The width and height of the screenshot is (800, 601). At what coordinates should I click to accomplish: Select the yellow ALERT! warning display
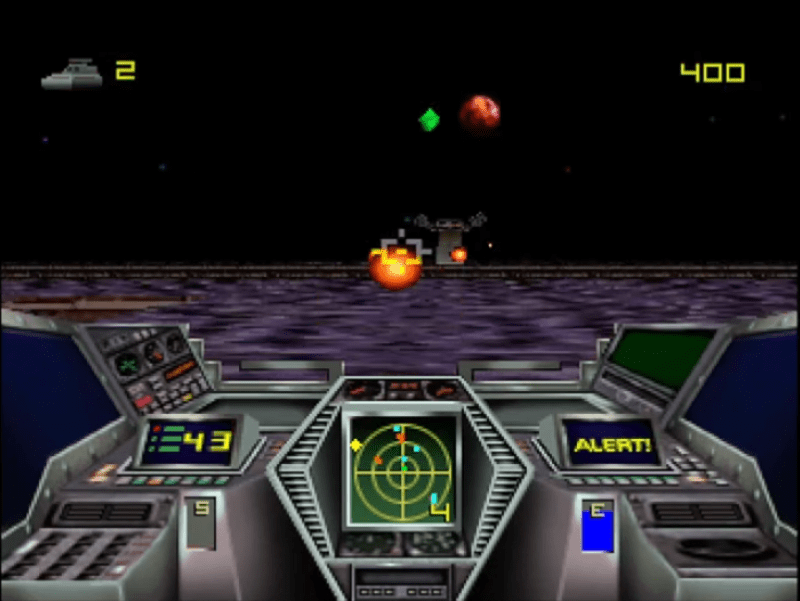pyautogui.click(x=610, y=442)
